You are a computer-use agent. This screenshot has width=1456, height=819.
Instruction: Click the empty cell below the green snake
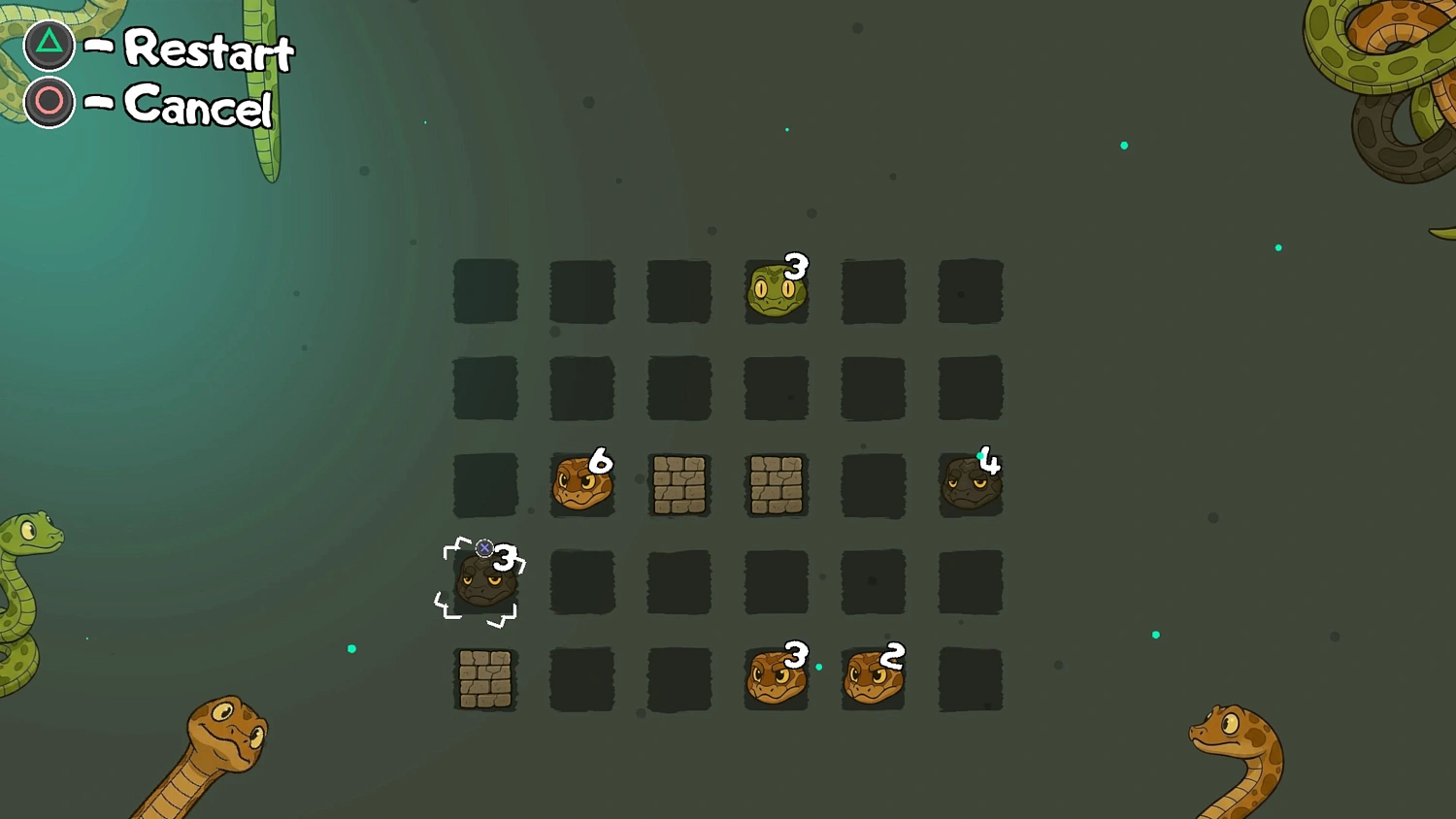click(777, 388)
